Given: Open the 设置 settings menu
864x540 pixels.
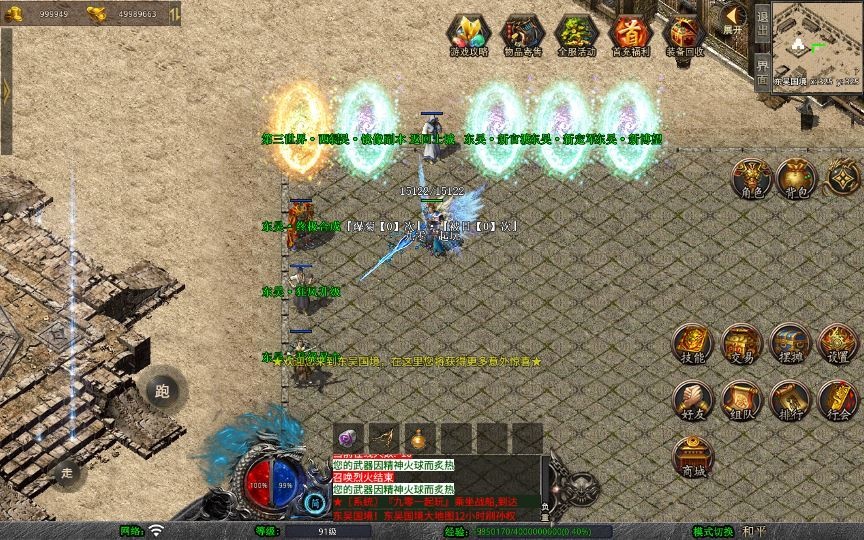Looking at the screenshot, I should tap(838, 343).
